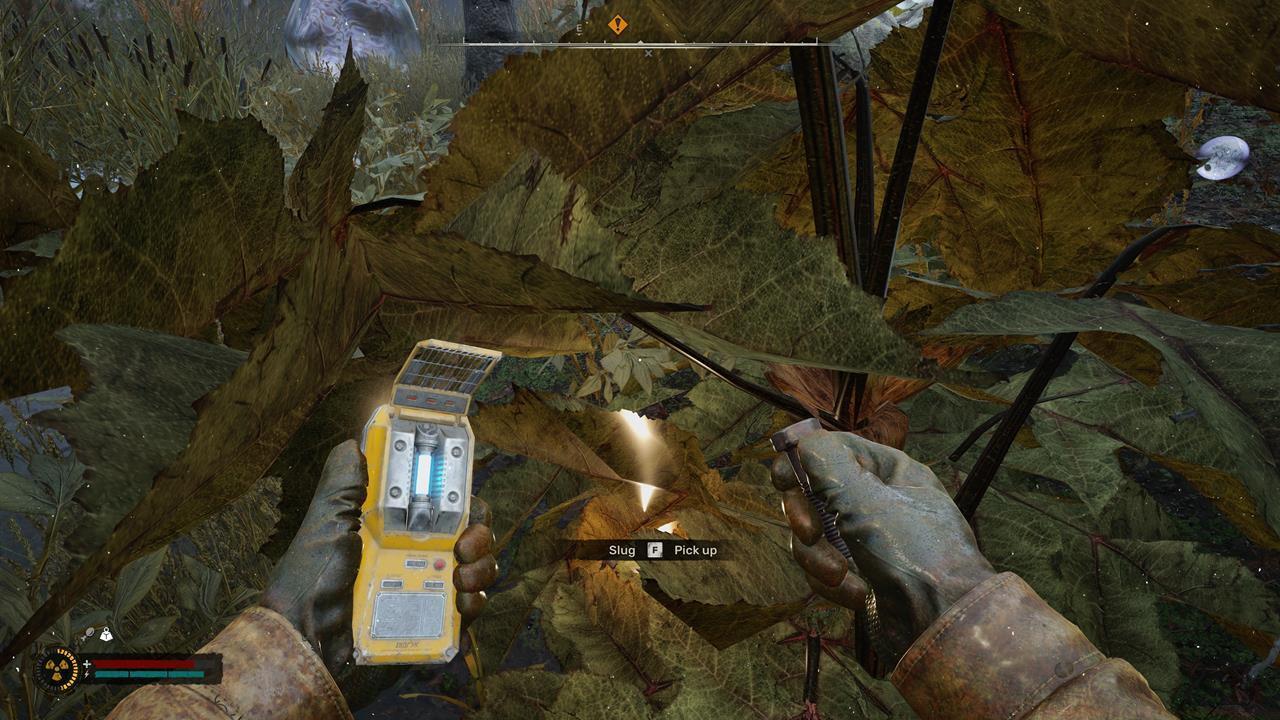The height and width of the screenshot is (720, 1280).
Task: Click the radiation dosimeter gauge icon
Action: click(56, 668)
